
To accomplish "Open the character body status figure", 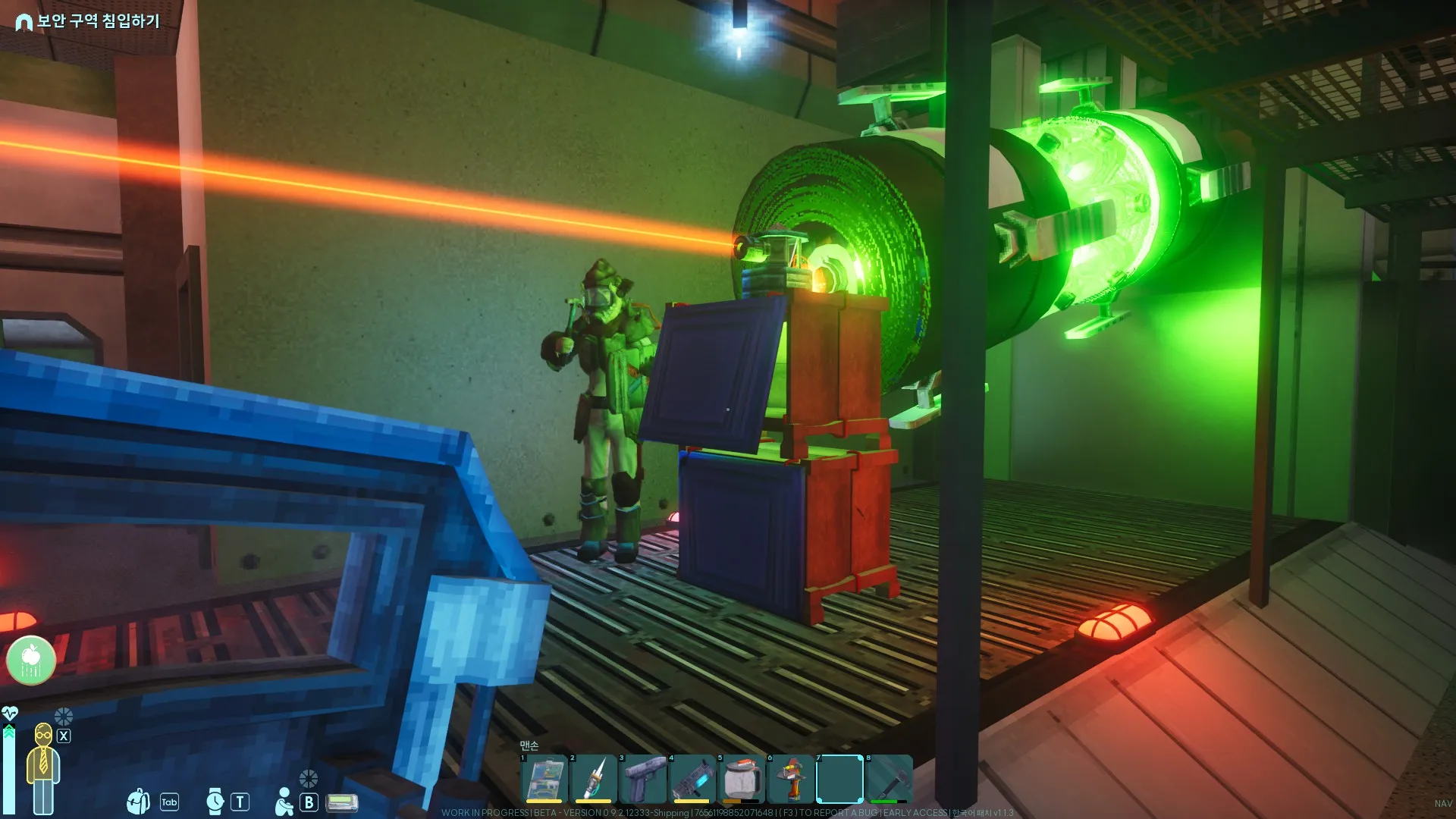I will (43, 767).
